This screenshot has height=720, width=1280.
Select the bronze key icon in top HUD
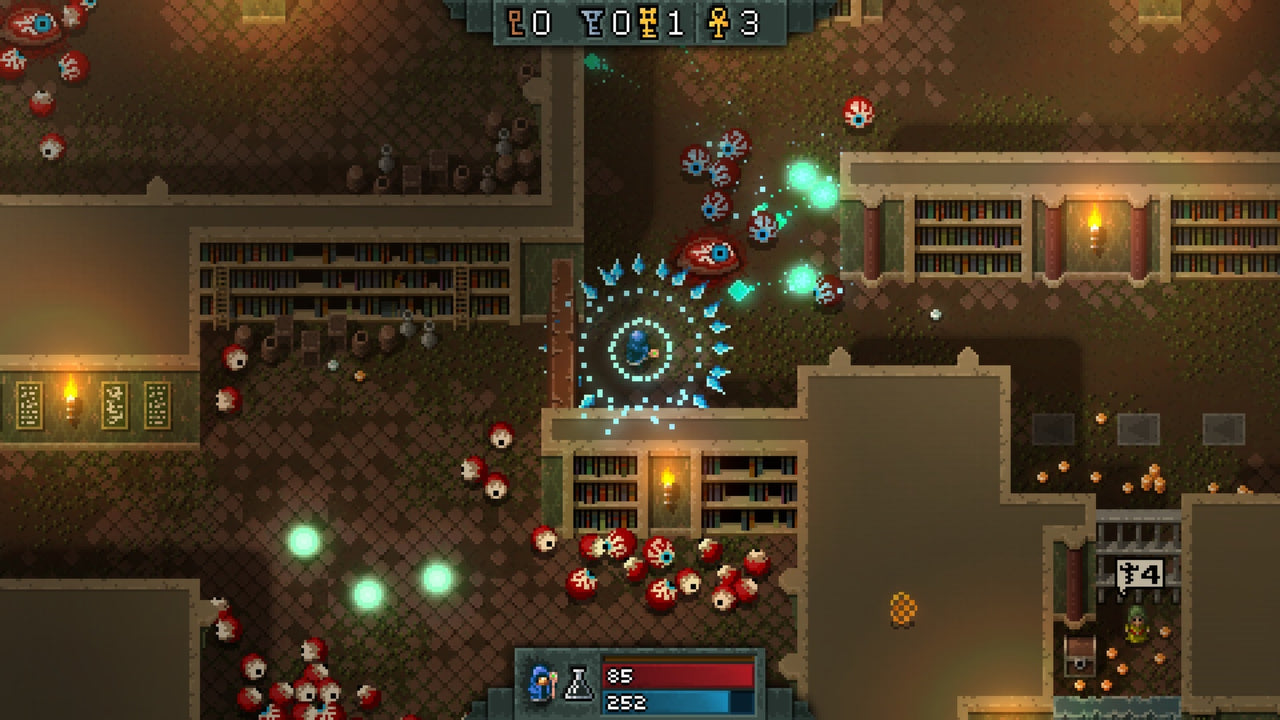coord(515,22)
